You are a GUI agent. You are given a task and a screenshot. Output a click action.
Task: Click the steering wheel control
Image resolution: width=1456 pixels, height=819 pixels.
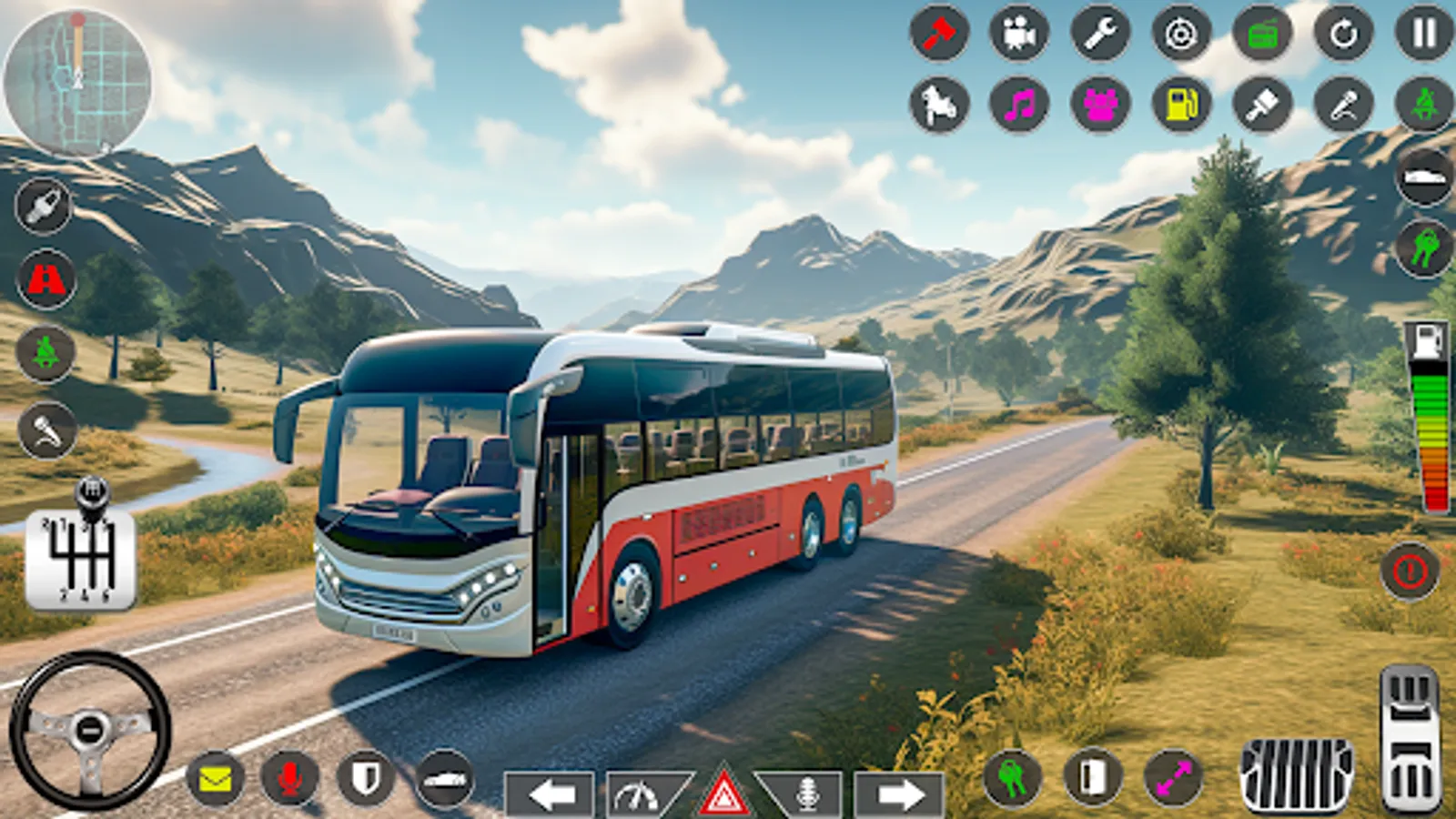(89, 729)
